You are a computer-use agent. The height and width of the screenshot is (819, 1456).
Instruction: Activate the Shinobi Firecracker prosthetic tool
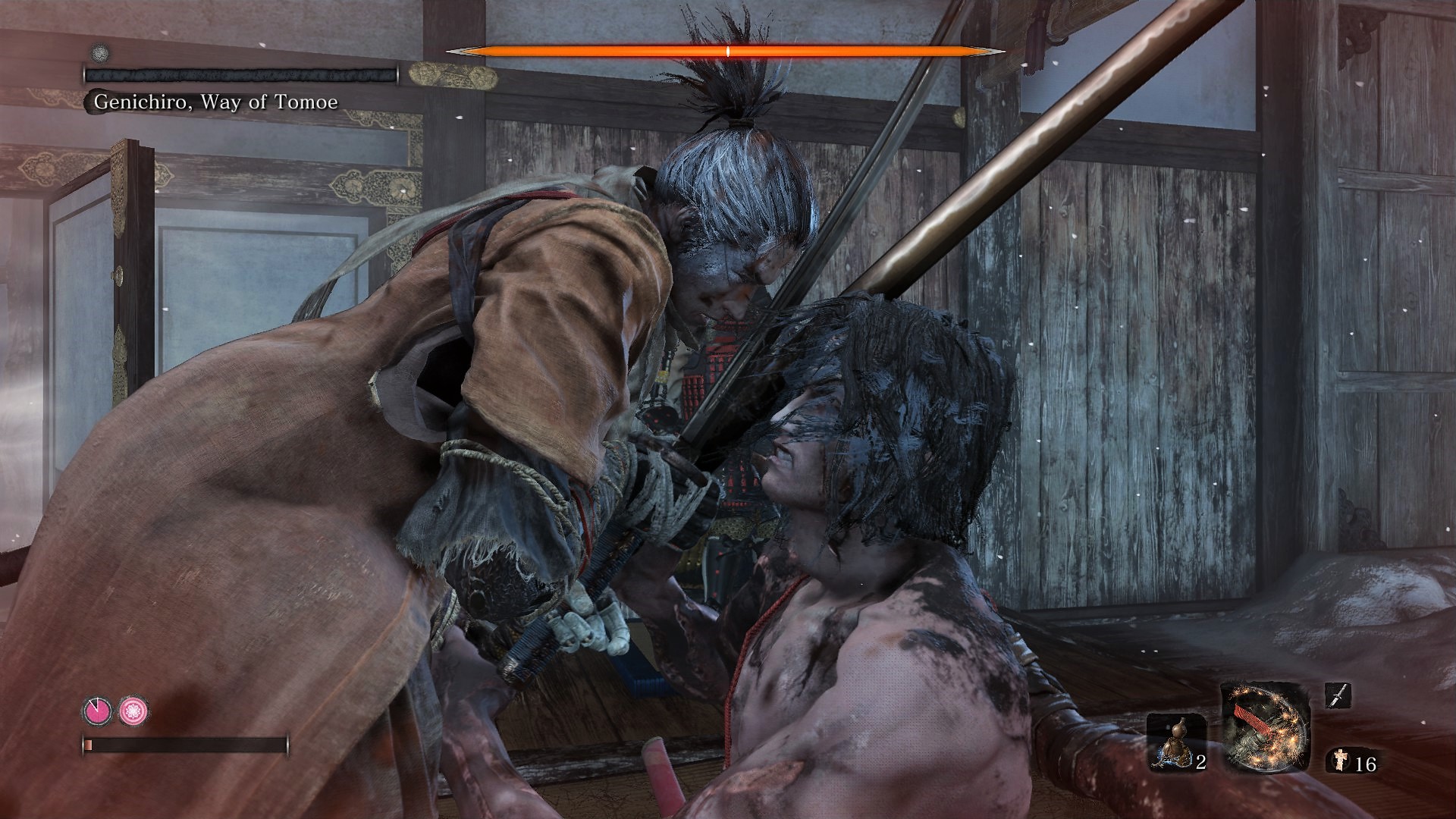1264,726
